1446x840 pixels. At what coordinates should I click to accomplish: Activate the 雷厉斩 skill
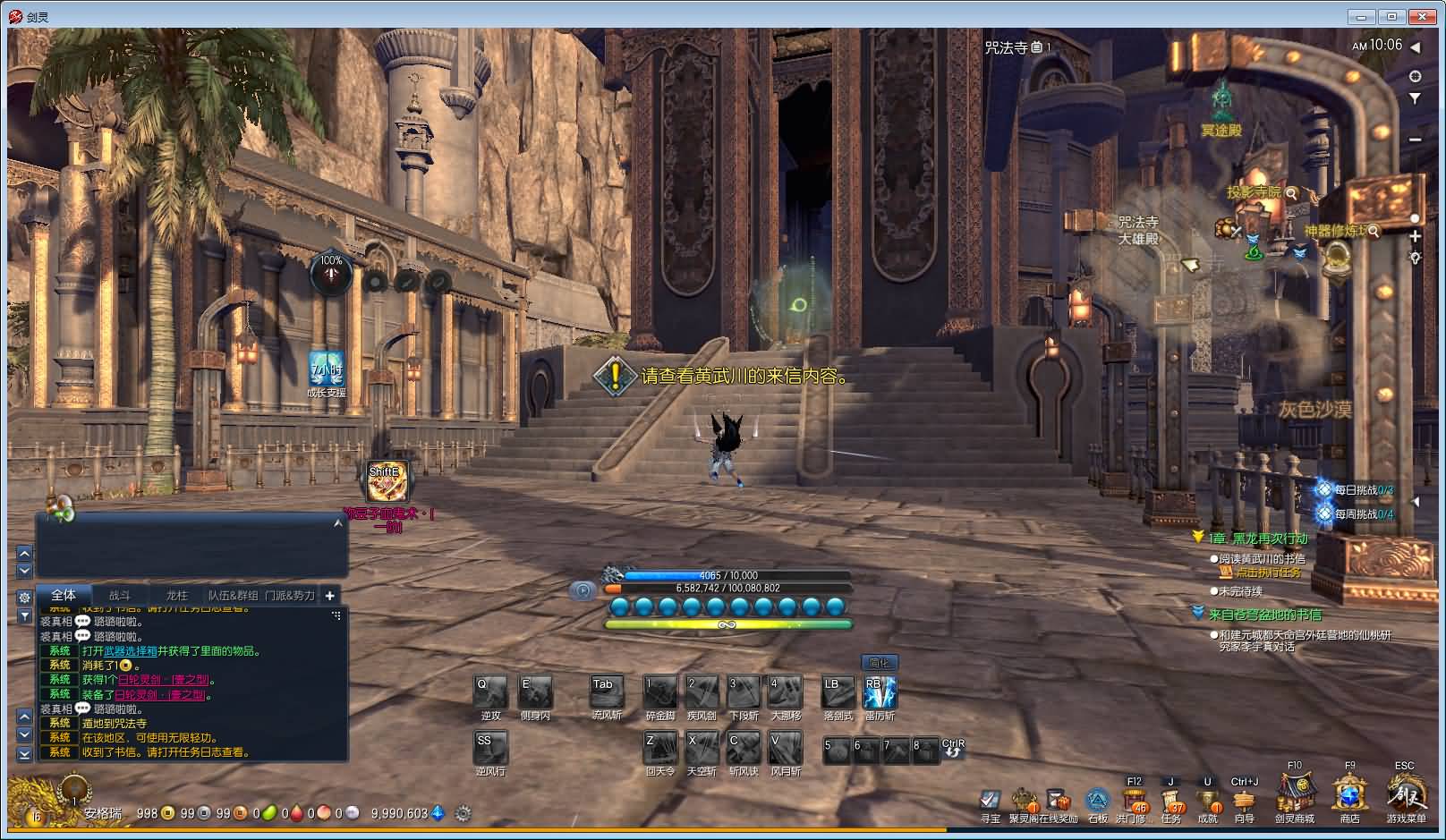coord(879,692)
